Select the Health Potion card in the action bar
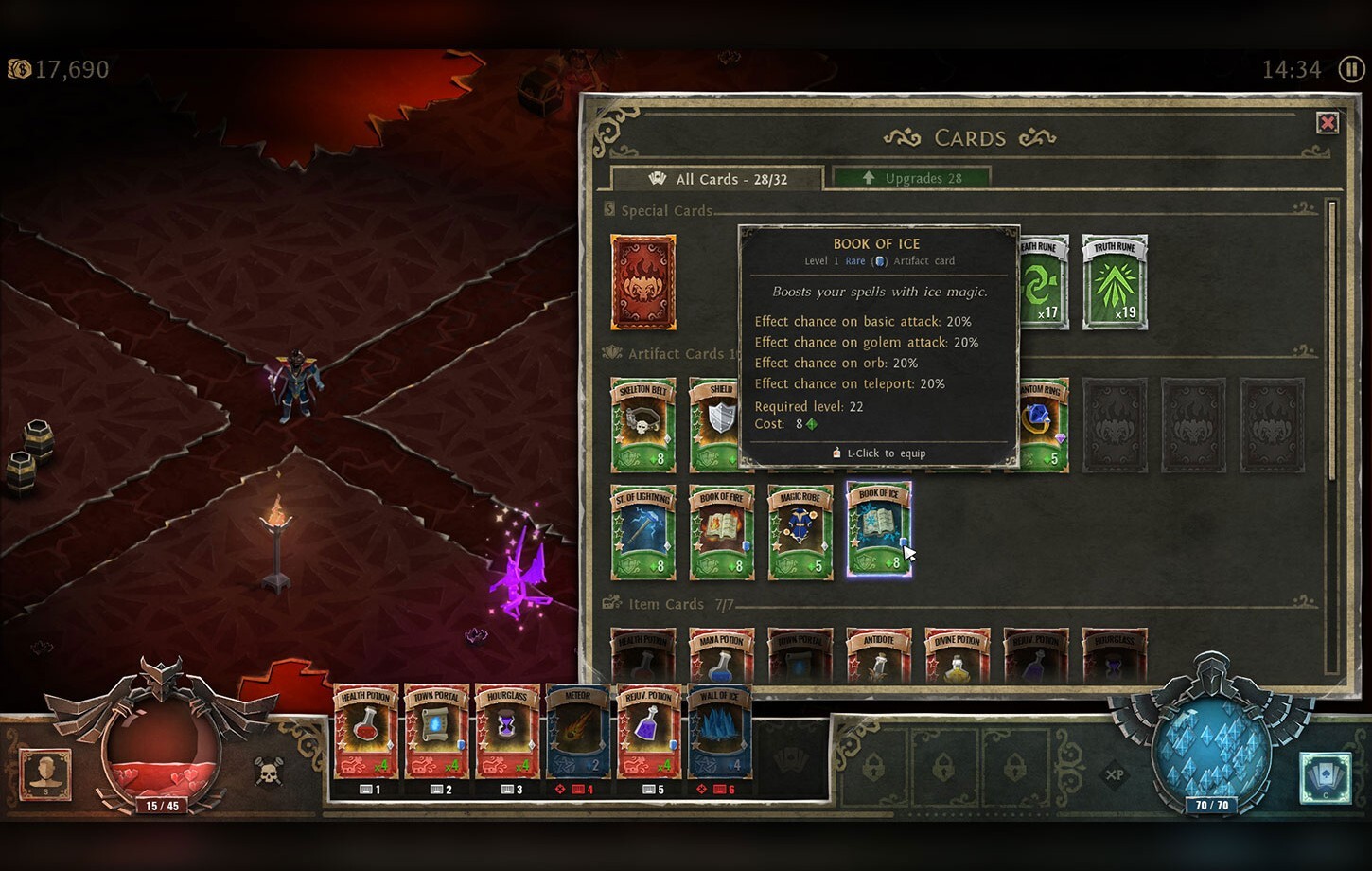Image resolution: width=1372 pixels, height=871 pixels. click(x=366, y=732)
